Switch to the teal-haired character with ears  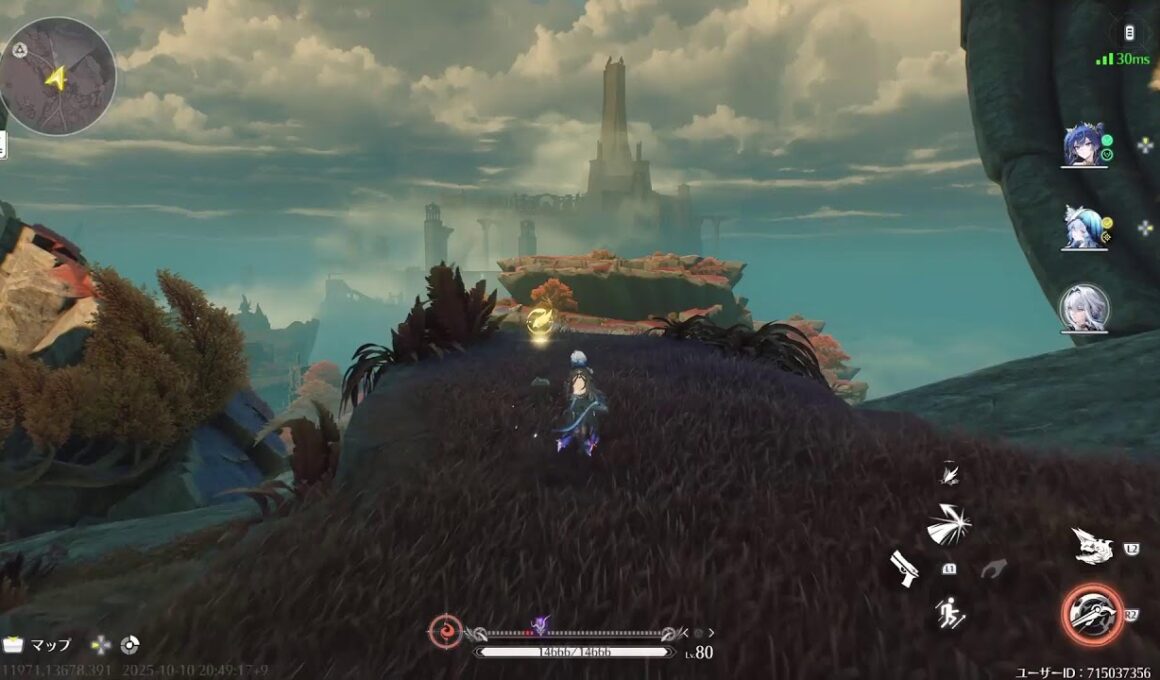tap(1084, 228)
